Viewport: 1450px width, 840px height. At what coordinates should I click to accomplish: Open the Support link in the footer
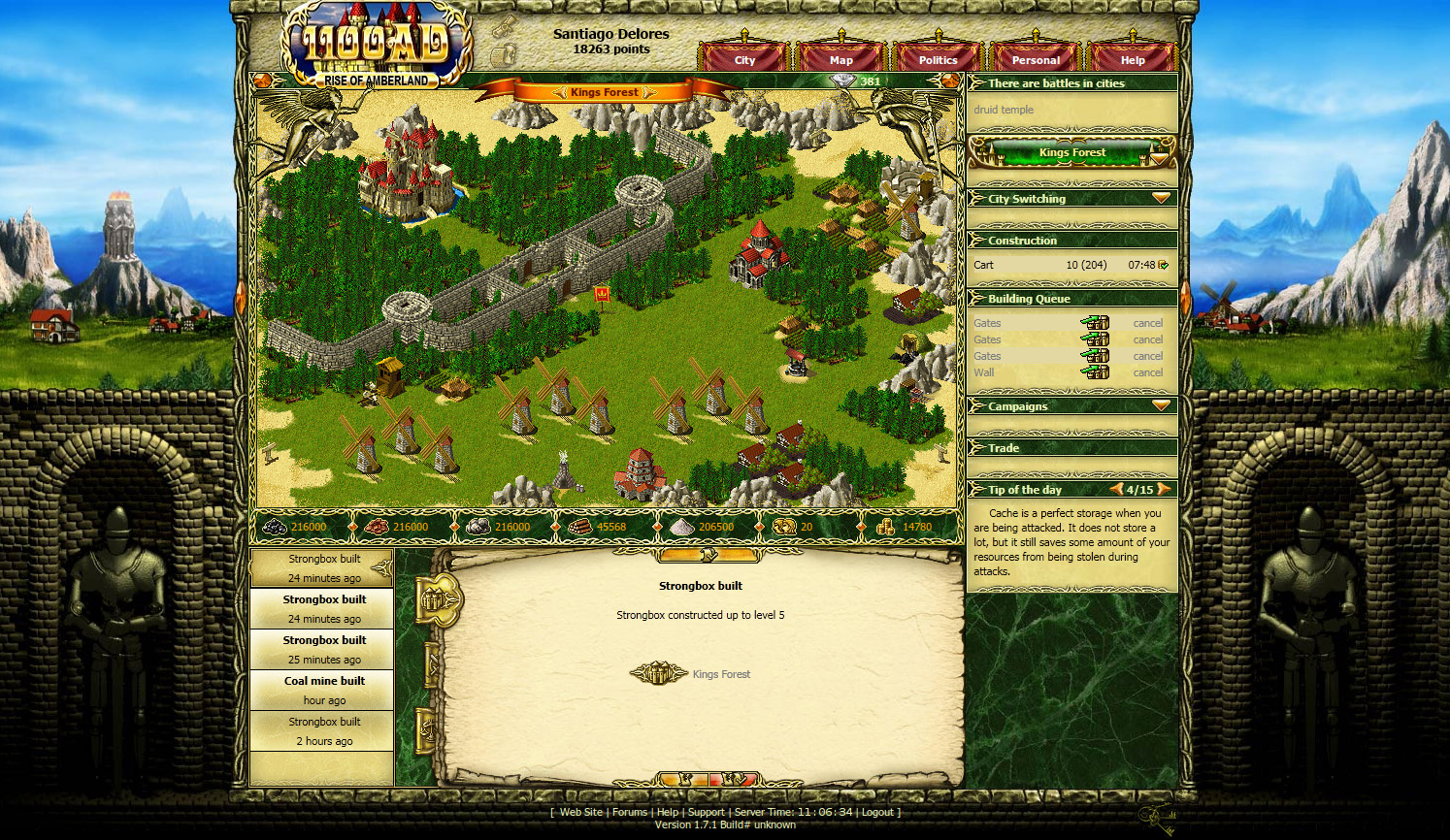pos(706,813)
